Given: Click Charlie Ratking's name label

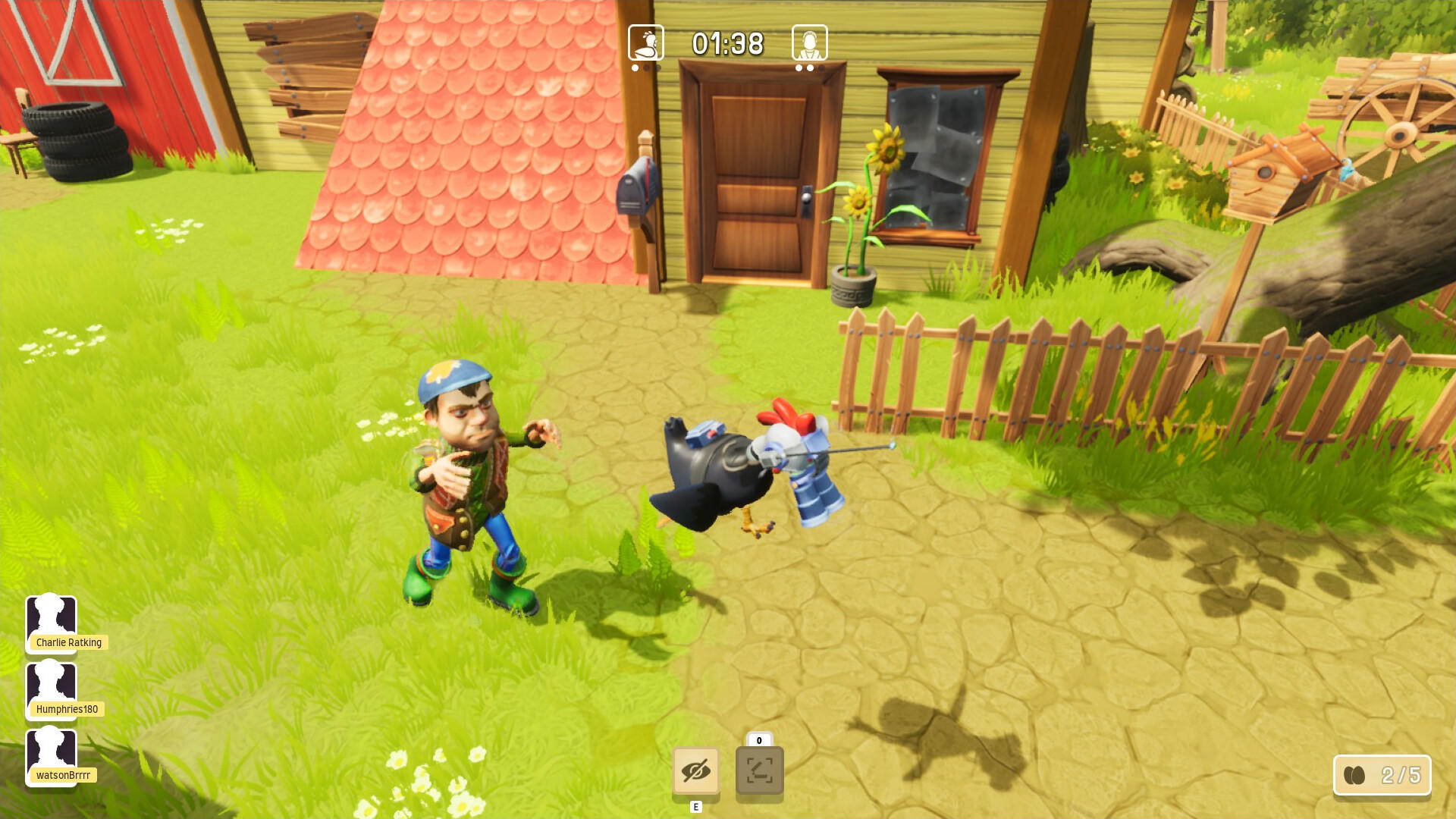Looking at the screenshot, I should pos(70,642).
